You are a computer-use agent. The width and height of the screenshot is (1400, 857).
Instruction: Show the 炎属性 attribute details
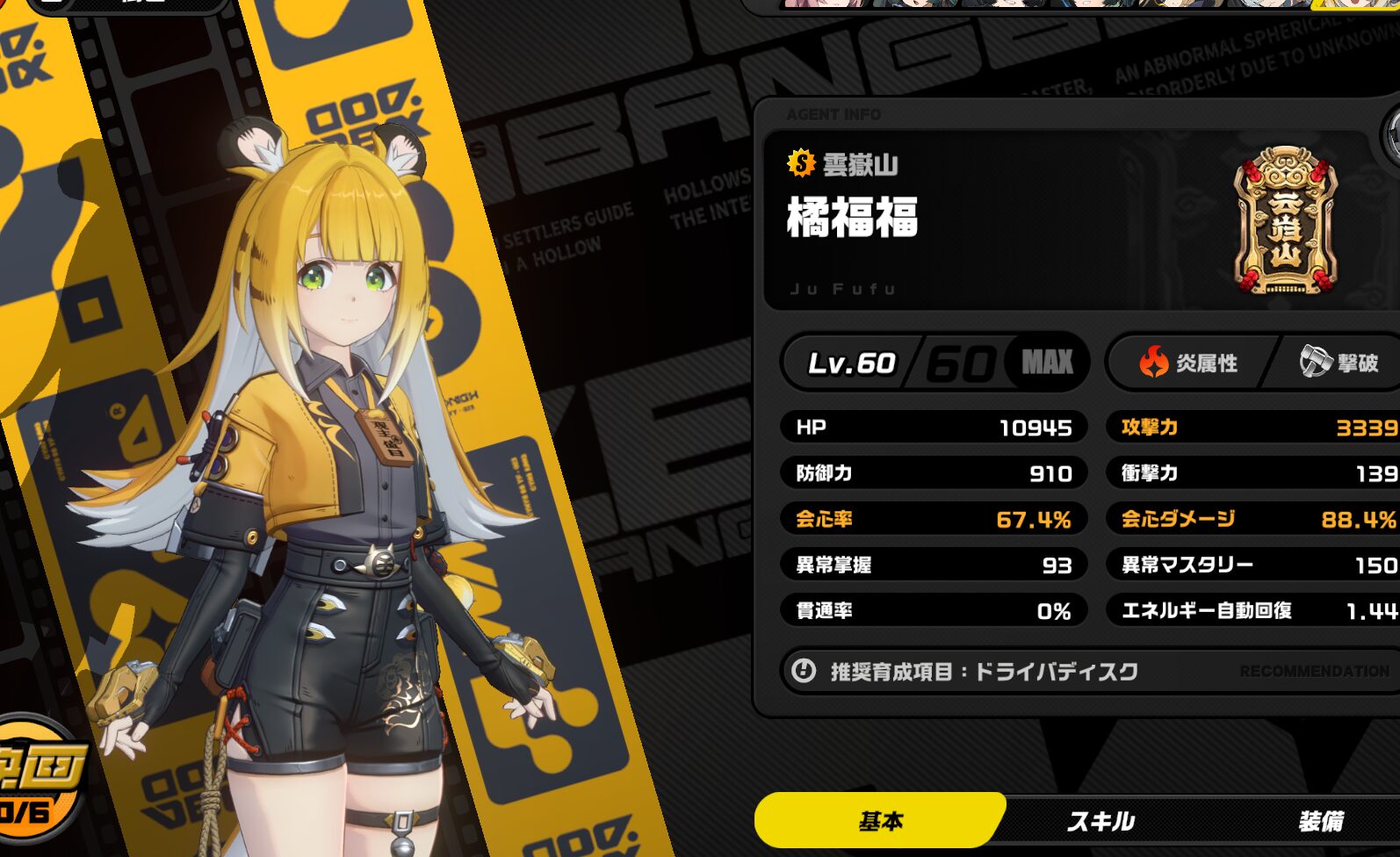click(x=1189, y=362)
